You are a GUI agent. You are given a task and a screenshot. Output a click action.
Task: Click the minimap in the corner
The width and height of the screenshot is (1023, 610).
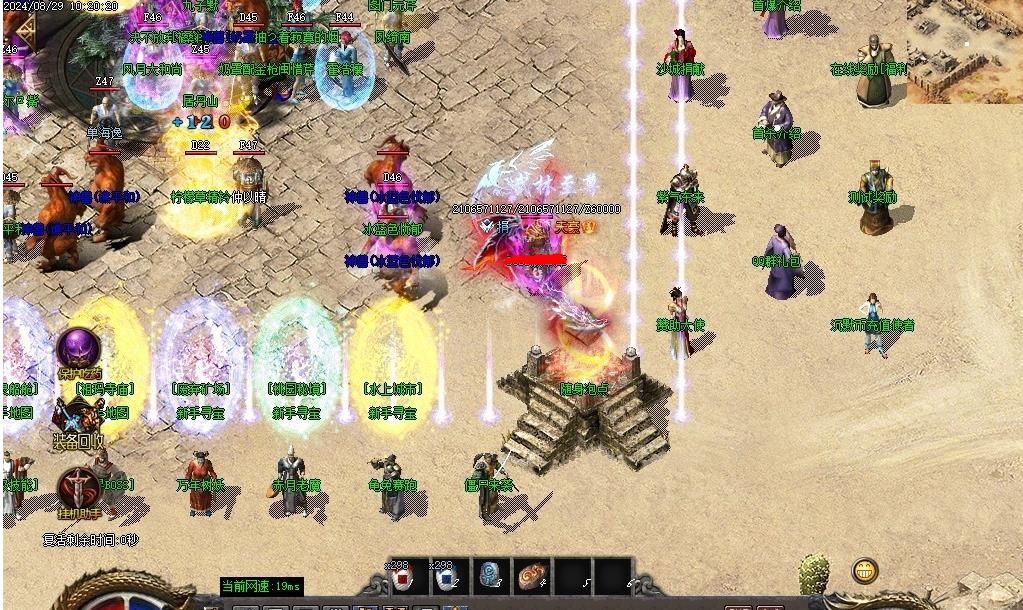pyautogui.click(x=964, y=50)
